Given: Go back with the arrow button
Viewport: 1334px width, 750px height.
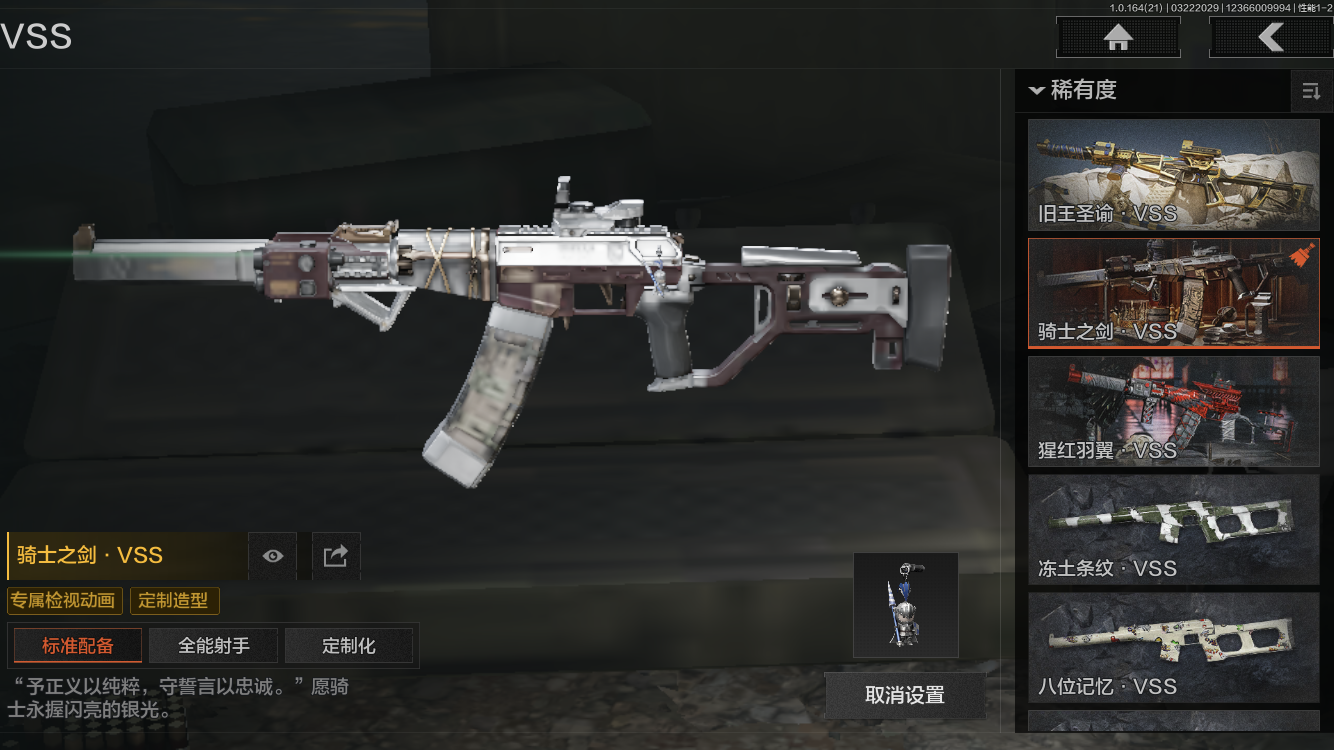Looking at the screenshot, I should click(x=1270, y=38).
